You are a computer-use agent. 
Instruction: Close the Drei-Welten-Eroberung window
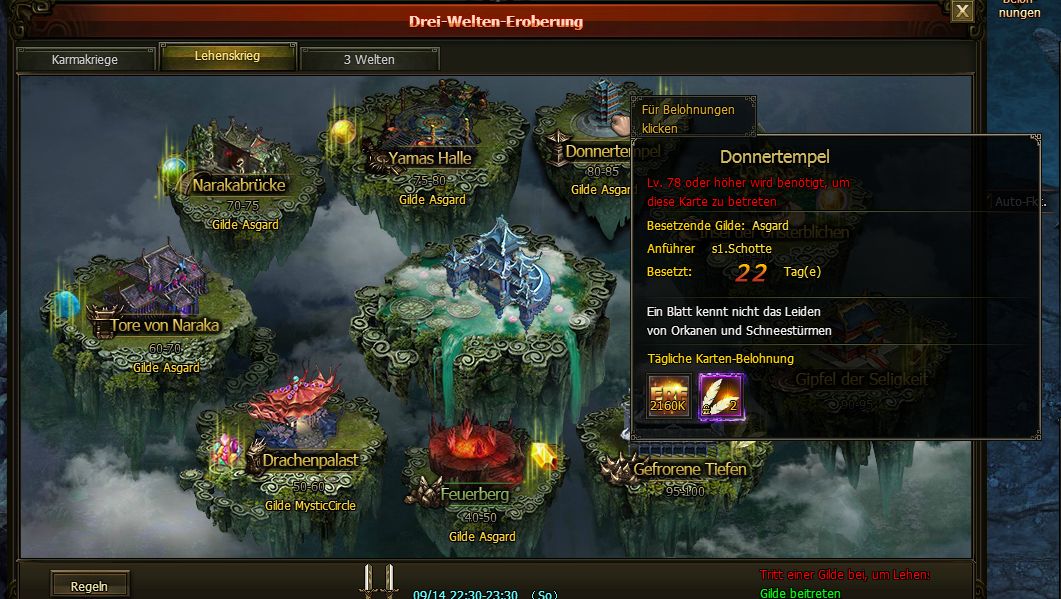961,12
